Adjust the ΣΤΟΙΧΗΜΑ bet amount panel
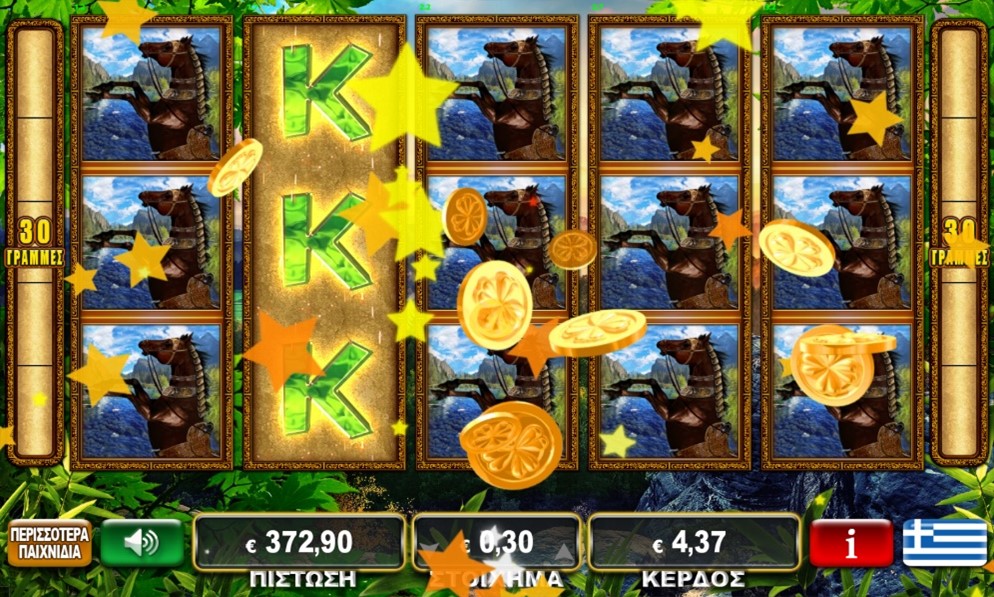Screen dimensions: 994x597 click(x=497, y=542)
